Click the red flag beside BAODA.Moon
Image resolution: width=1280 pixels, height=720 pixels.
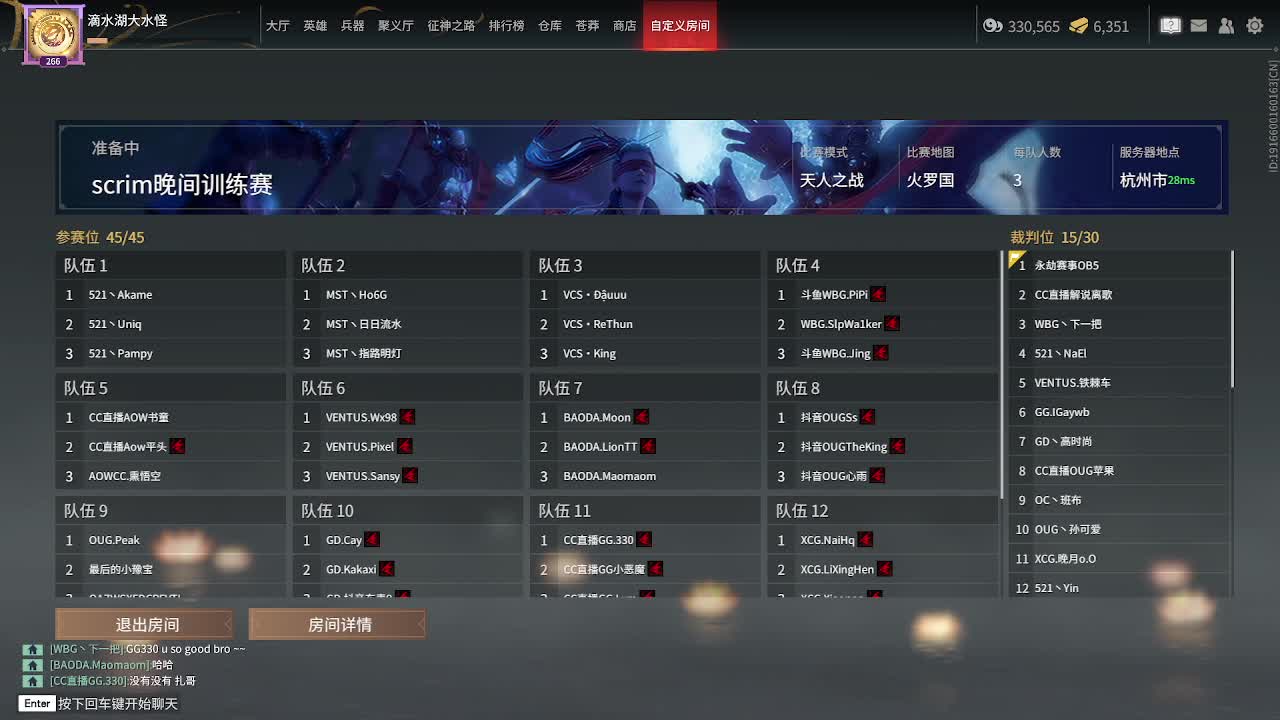641,417
